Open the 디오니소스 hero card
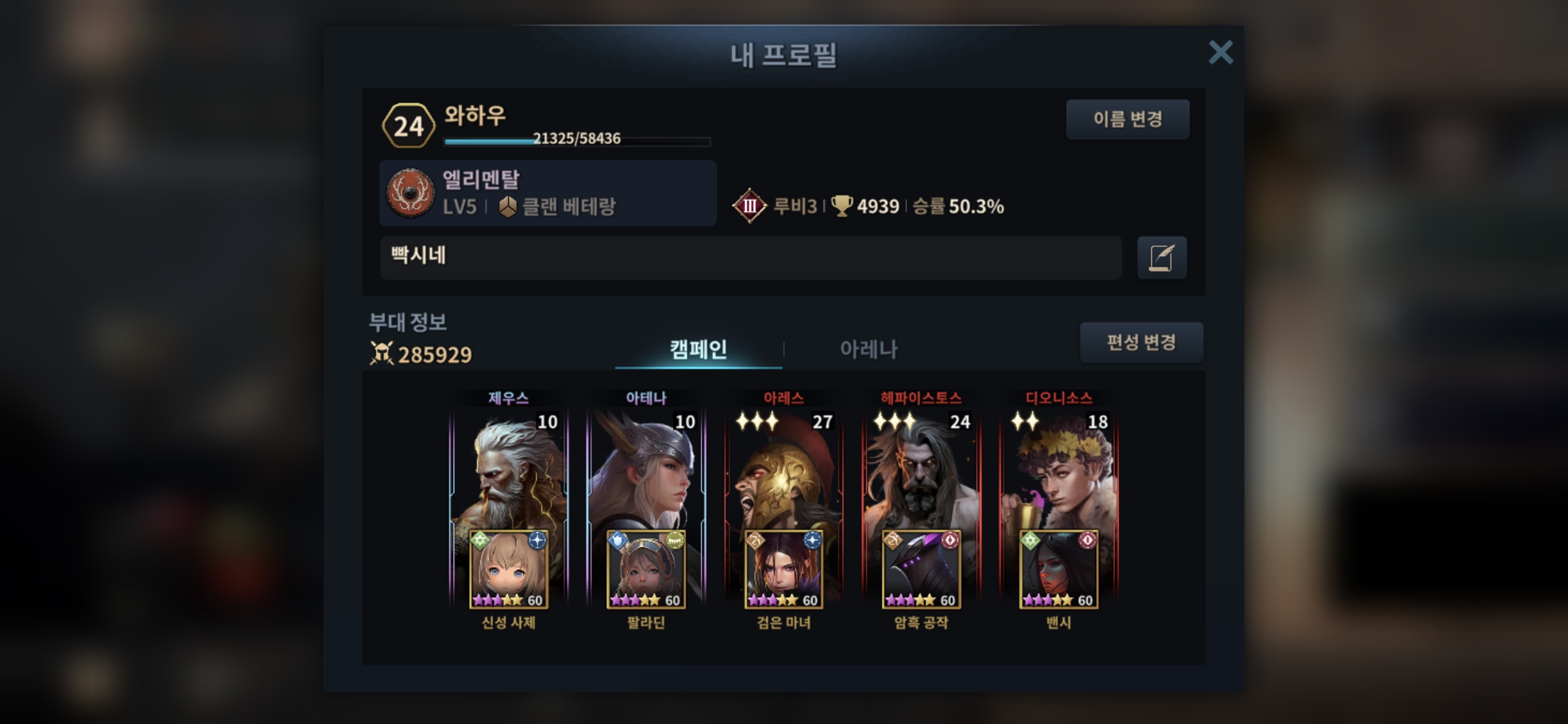The image size is (1568, 724). click(1059, 469)
